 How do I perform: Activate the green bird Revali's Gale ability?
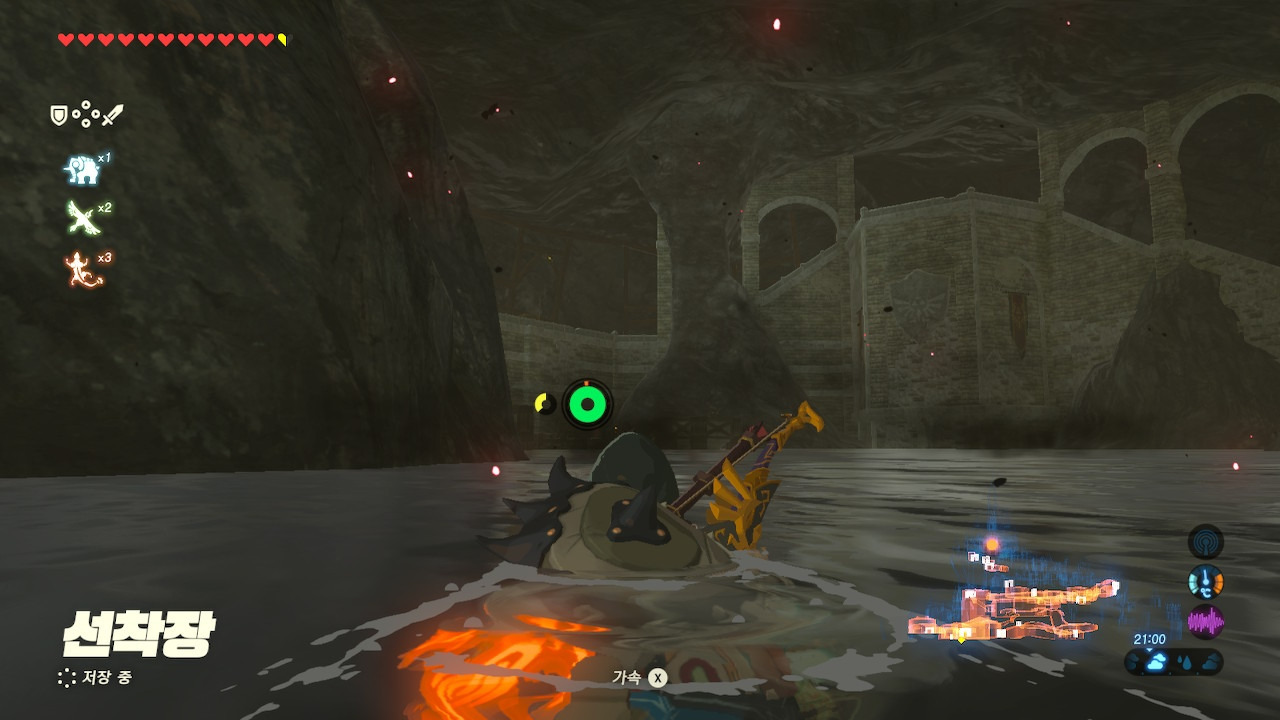click(81, 219)
